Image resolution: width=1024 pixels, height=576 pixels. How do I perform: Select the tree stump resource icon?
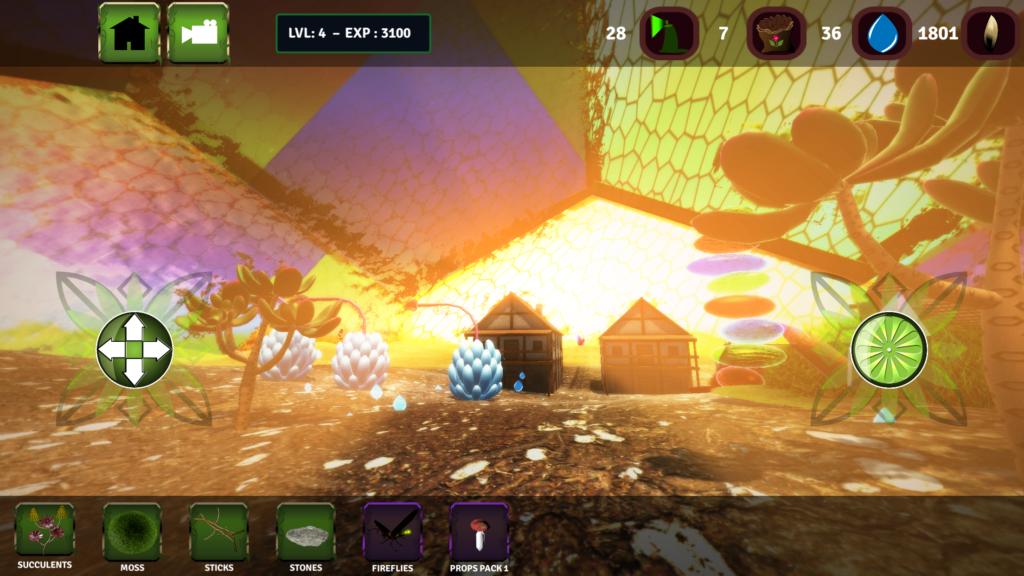tap(776, 33)
